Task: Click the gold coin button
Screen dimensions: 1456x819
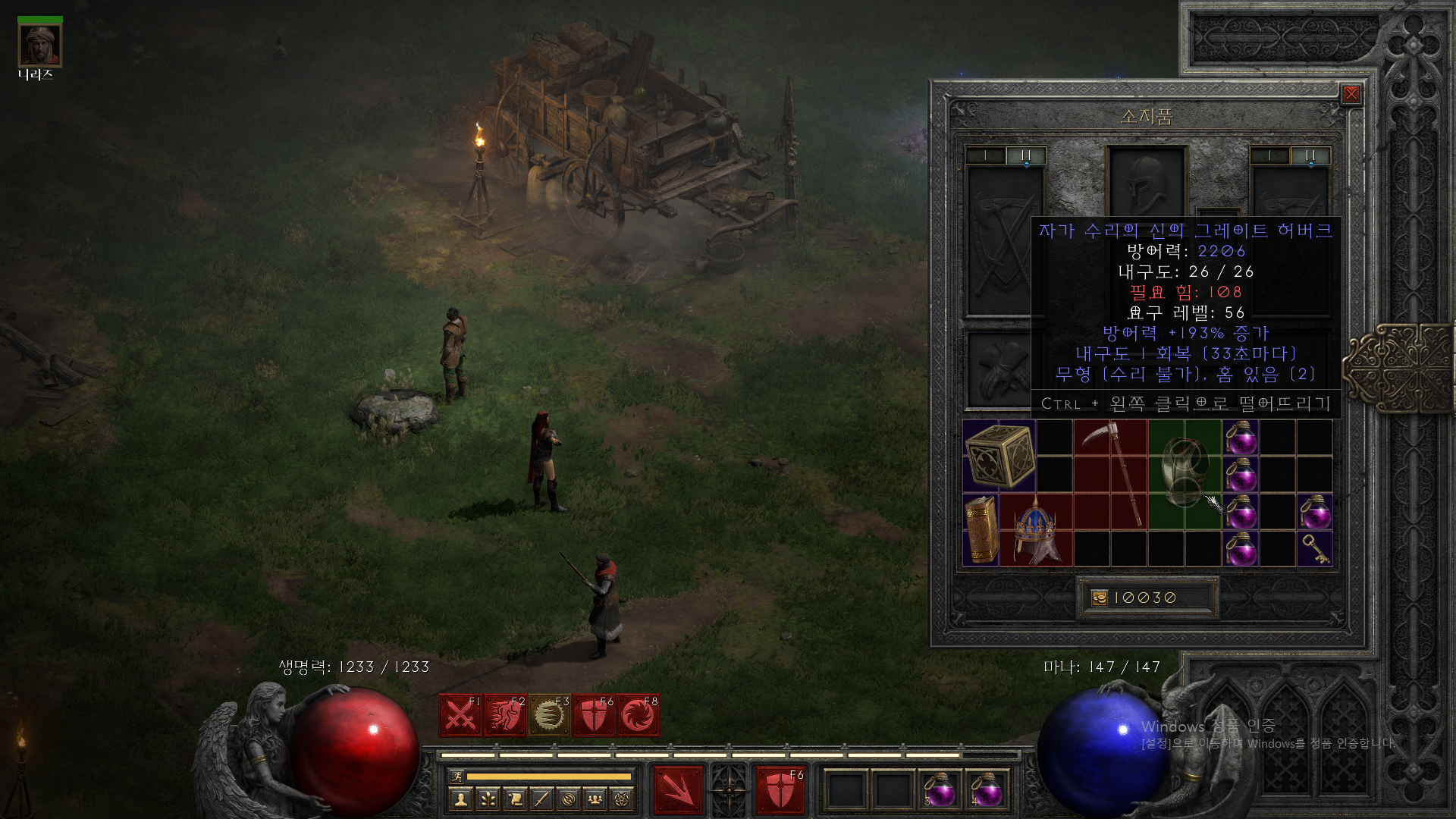Action: point(1100,598)
